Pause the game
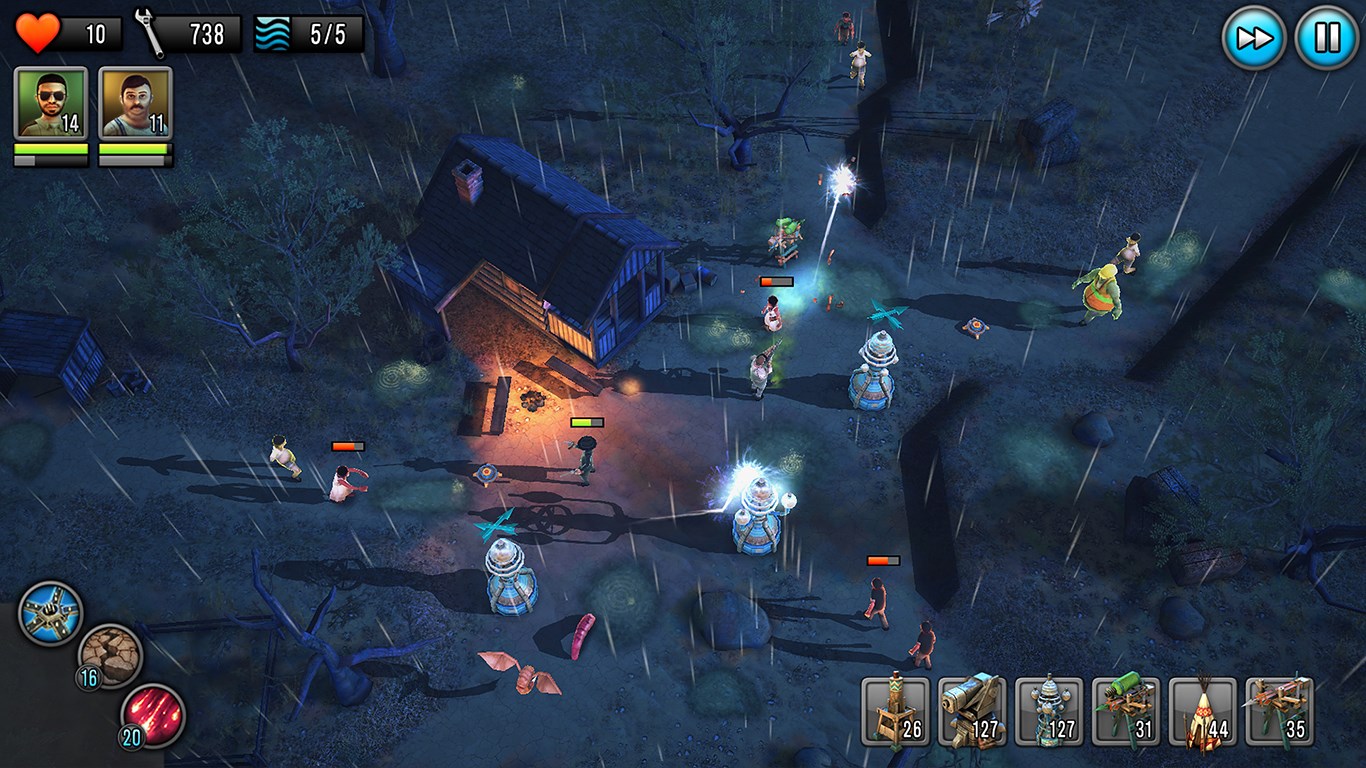 pyautogui.click(x=1326, y=38)
